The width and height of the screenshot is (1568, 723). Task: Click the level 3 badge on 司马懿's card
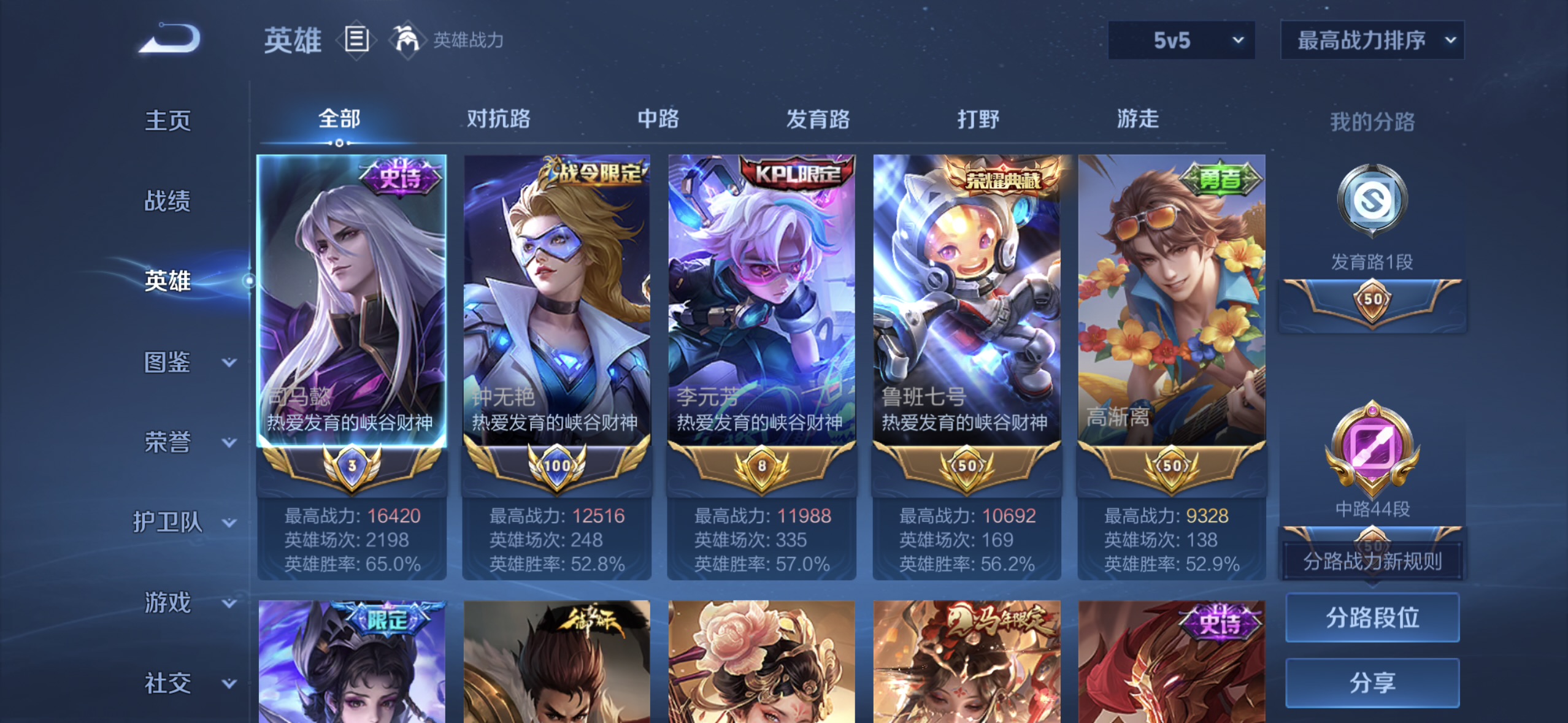click(350, 466)
